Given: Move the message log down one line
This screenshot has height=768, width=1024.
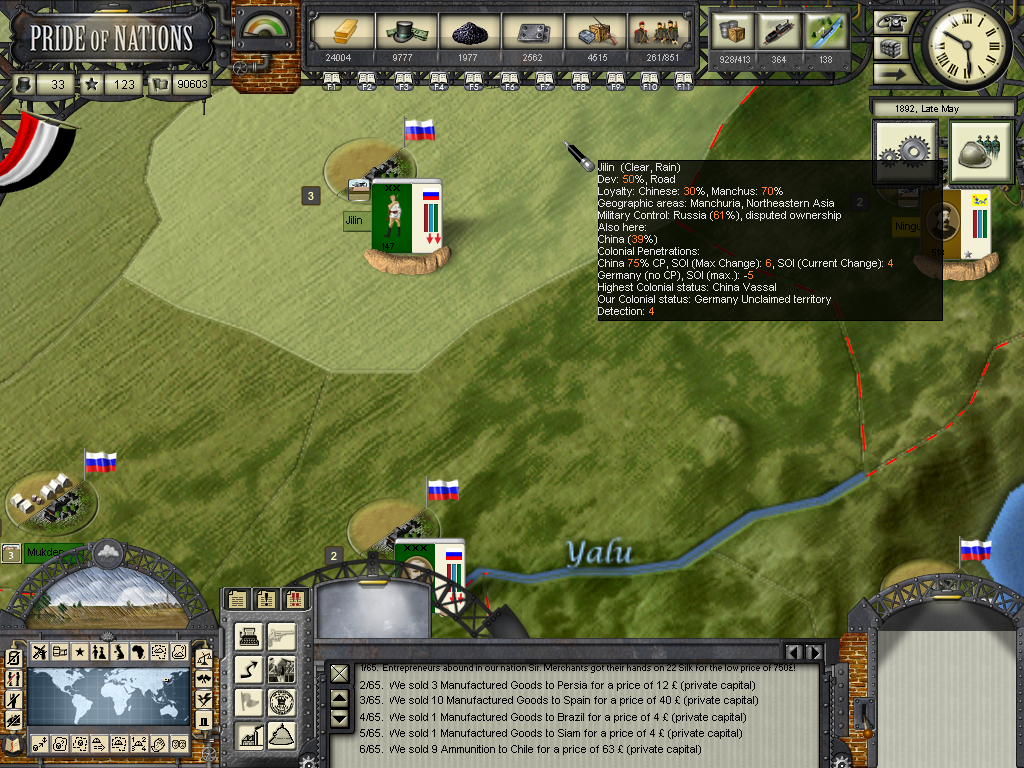Looking at the screenshot, I should click(x=340, y=718).
